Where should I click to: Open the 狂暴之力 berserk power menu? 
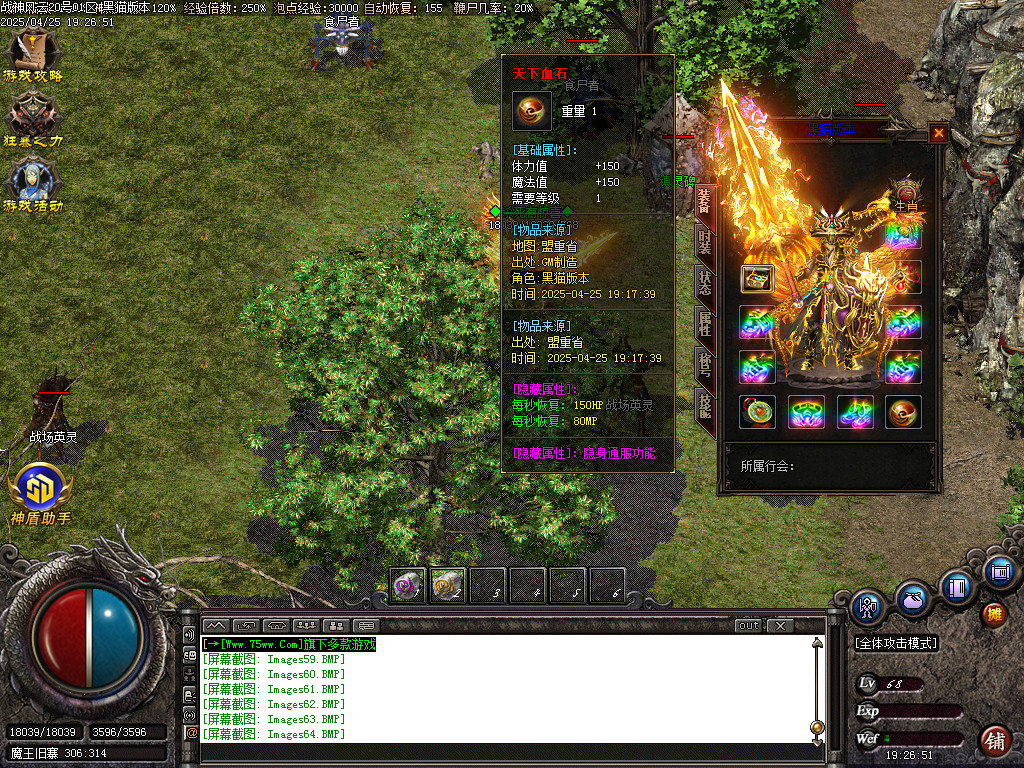(x=33, y=118)
